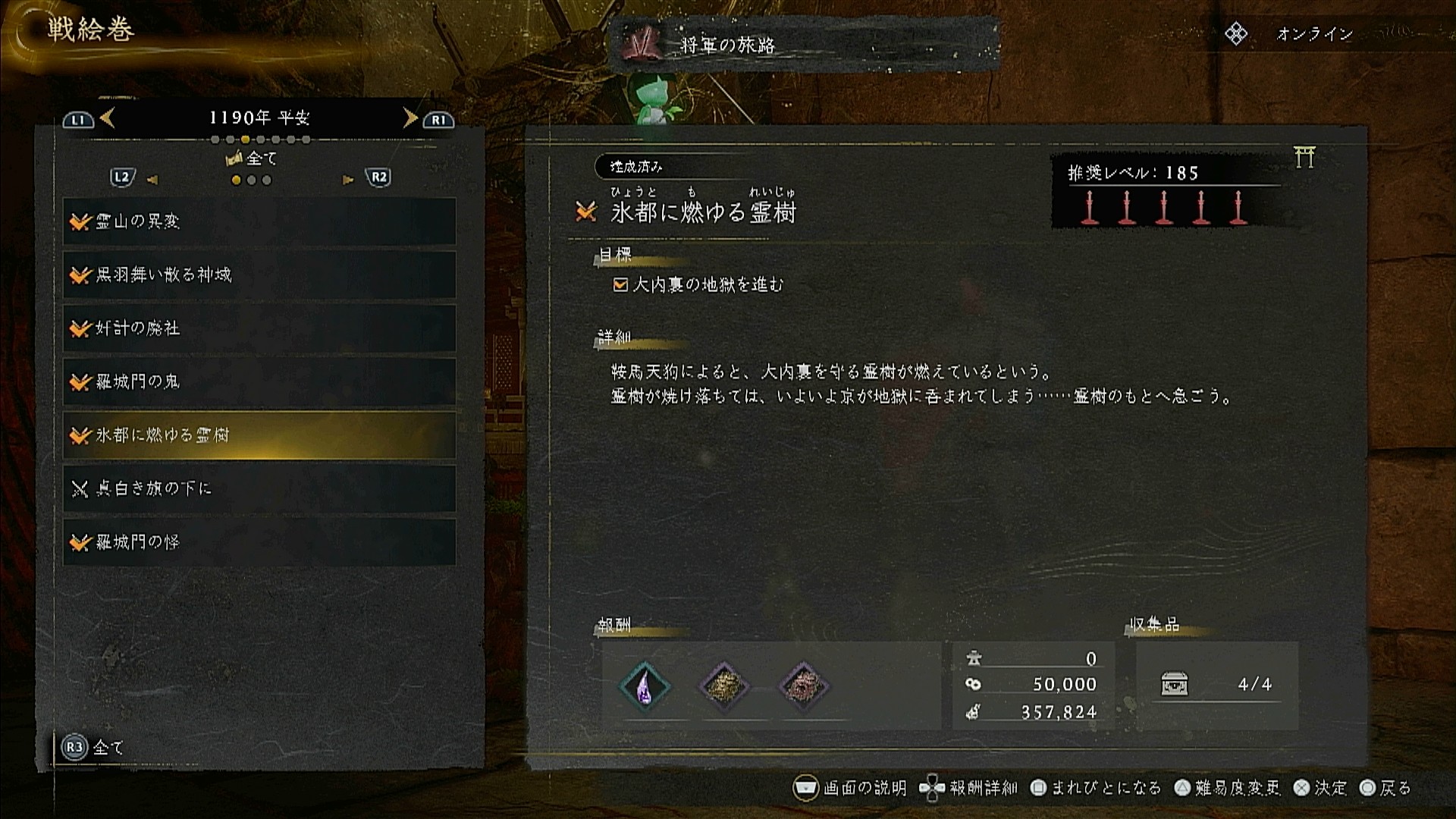Select the mission 黒羽舞い散る神域
Image resolution: width=1456 pixels, height=819 pixels.
(259, 275)
